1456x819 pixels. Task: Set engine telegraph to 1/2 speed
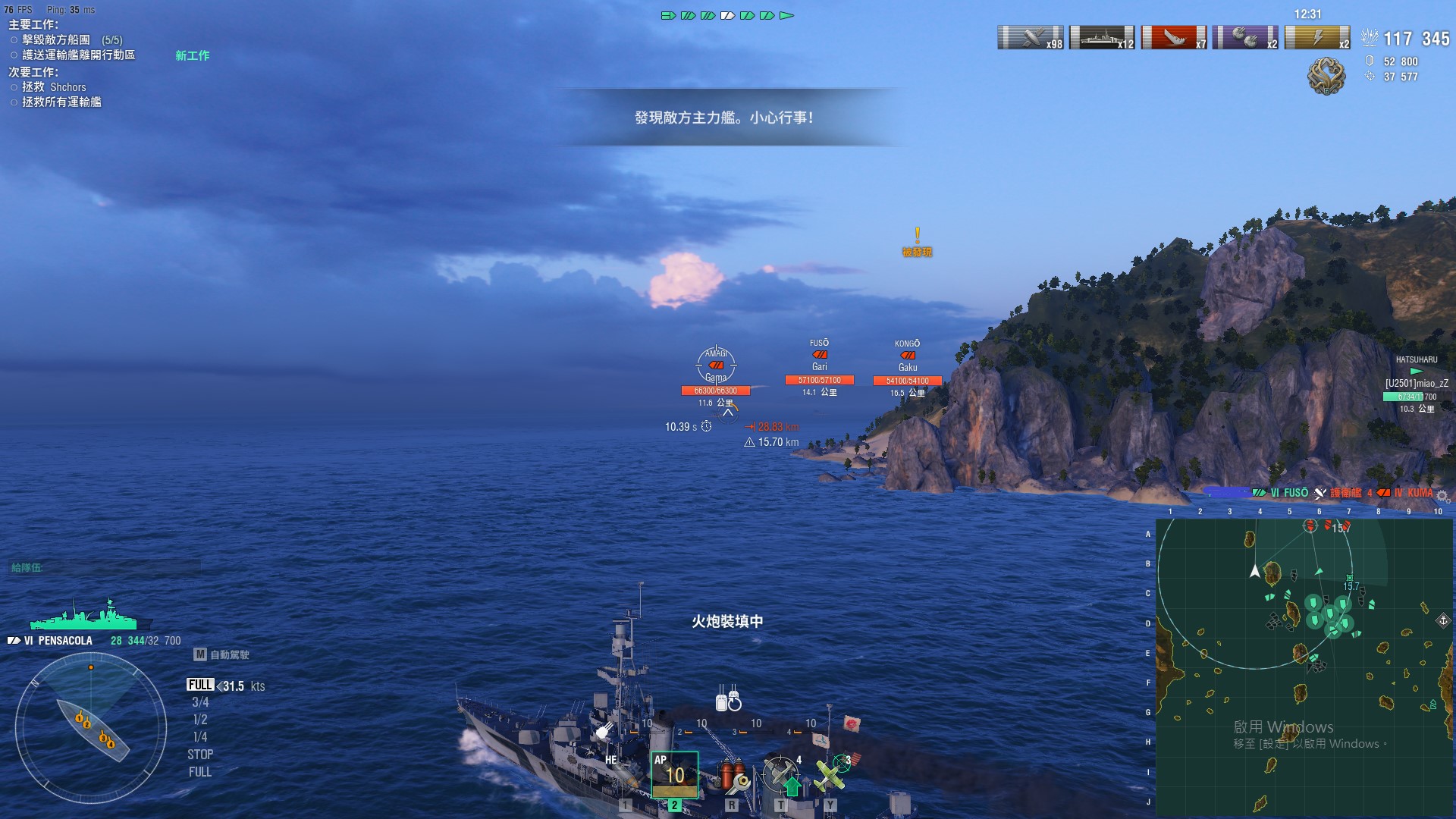coord(200,720)
